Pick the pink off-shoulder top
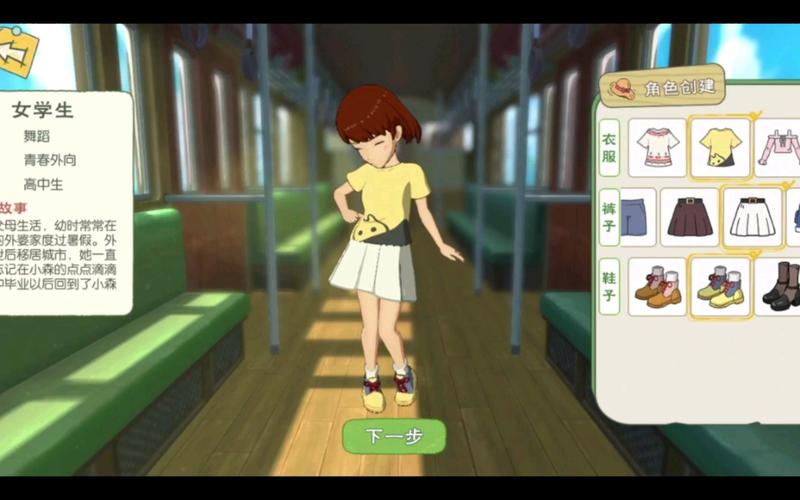Screen dimensions: 800x500 tap(779, 148)
